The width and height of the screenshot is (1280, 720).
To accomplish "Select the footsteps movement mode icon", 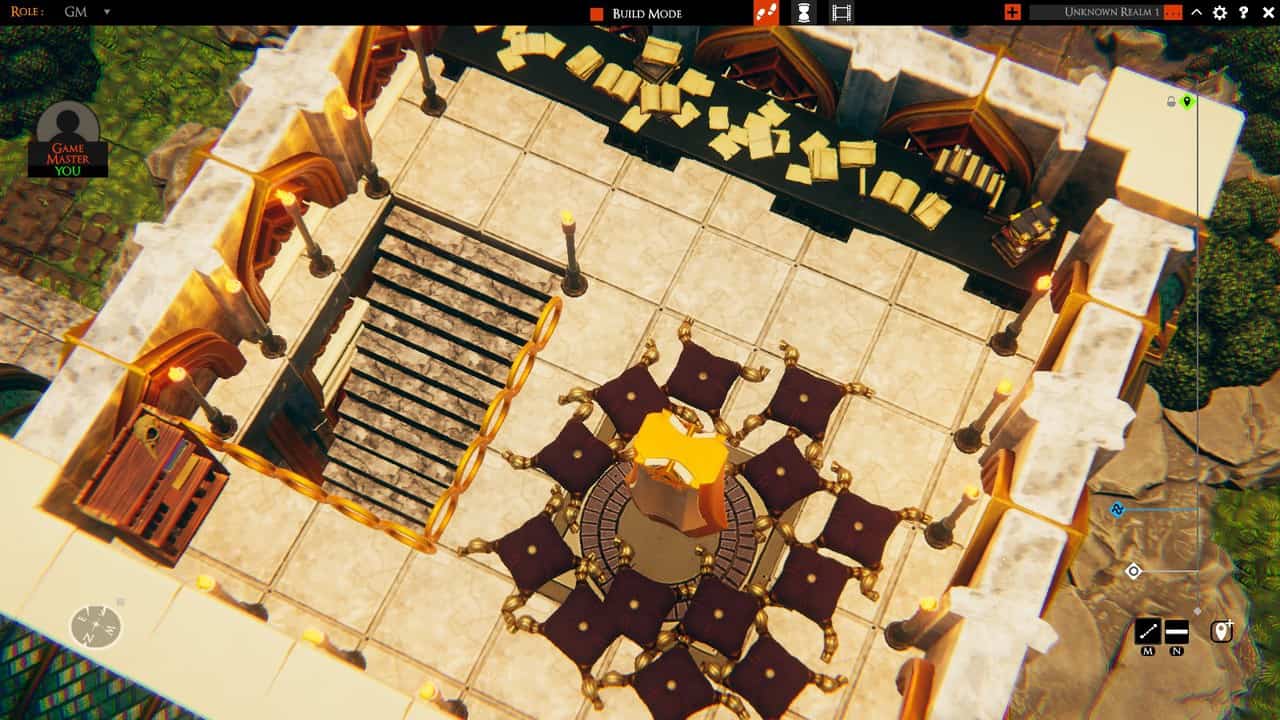I will (x=766, y=13).
